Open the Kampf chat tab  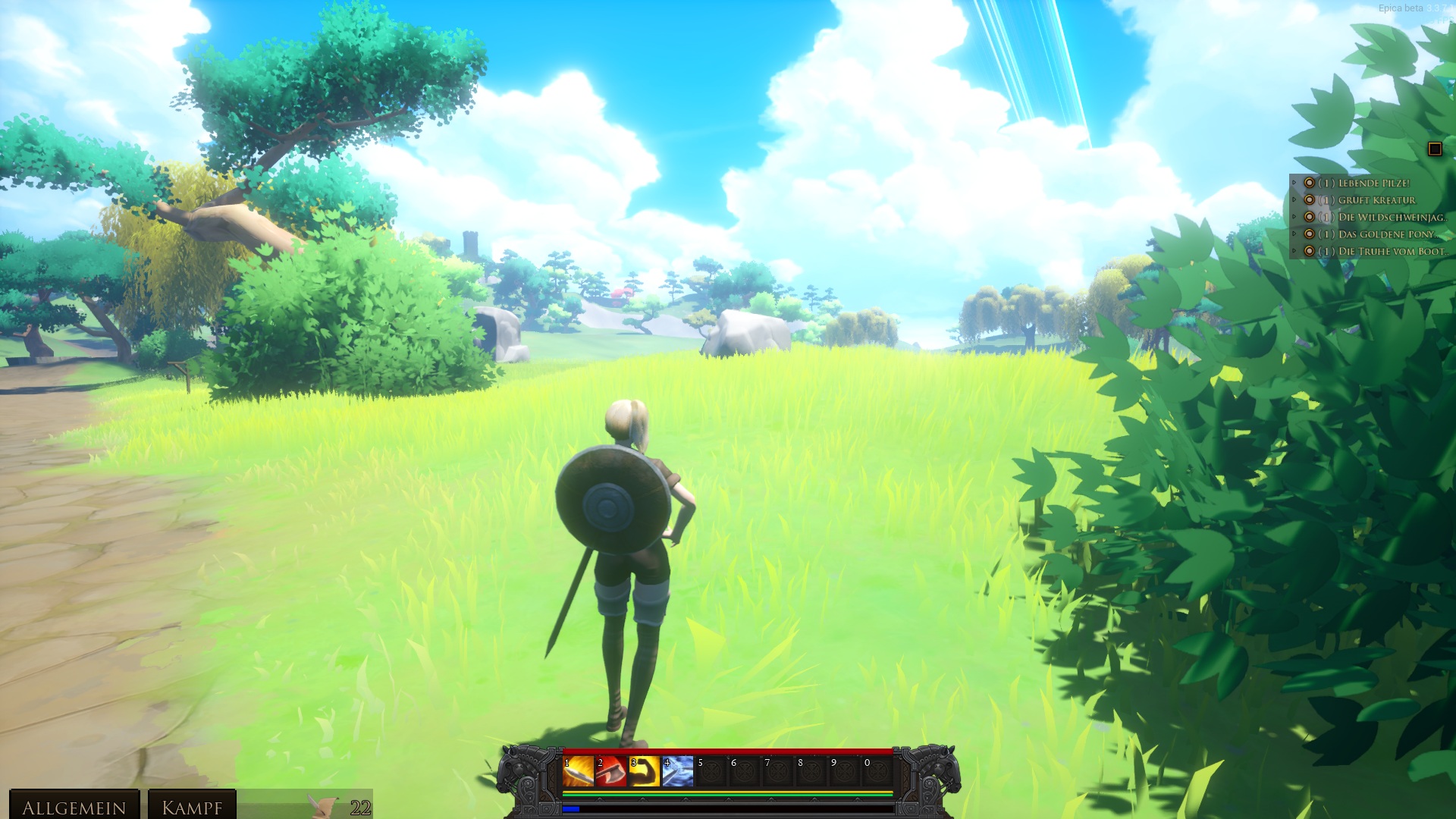coord(192,806)
